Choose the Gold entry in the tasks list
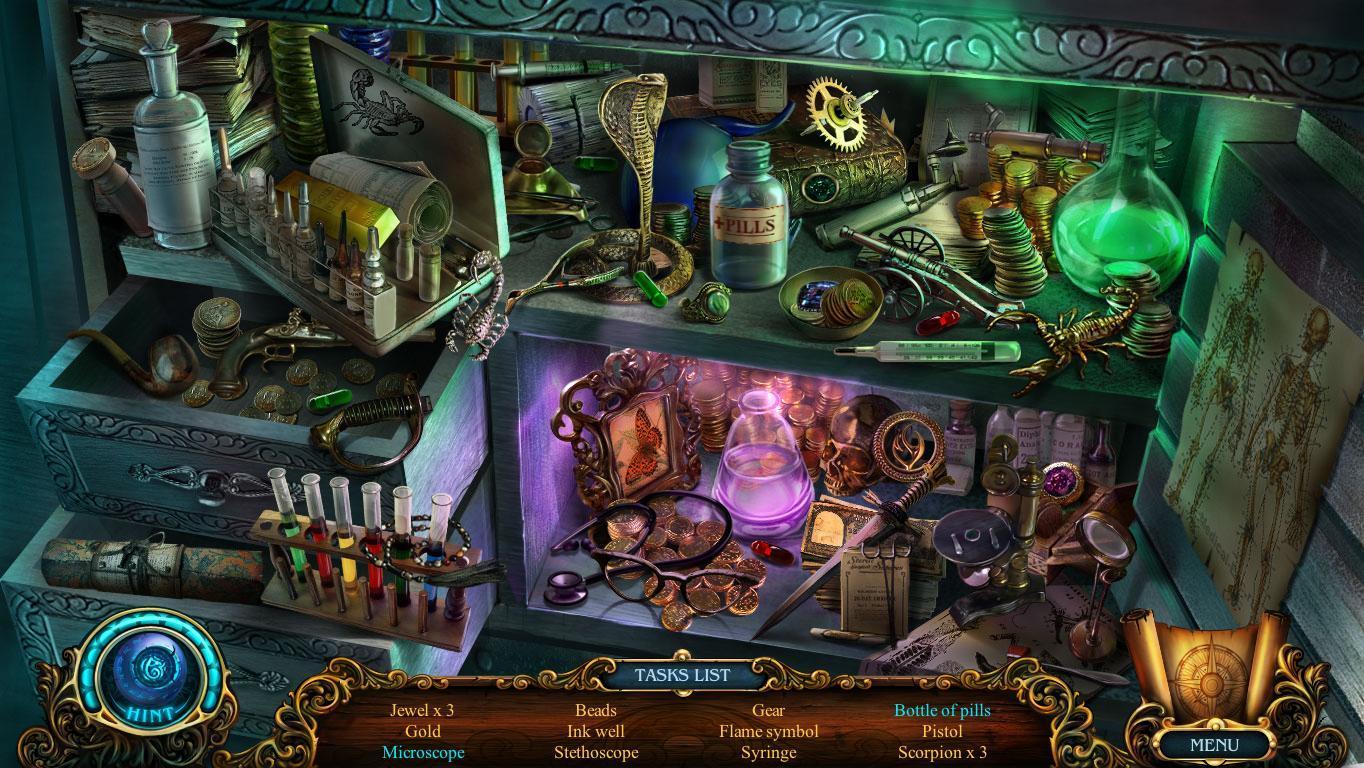1364x768 pixels. (422, 732)
